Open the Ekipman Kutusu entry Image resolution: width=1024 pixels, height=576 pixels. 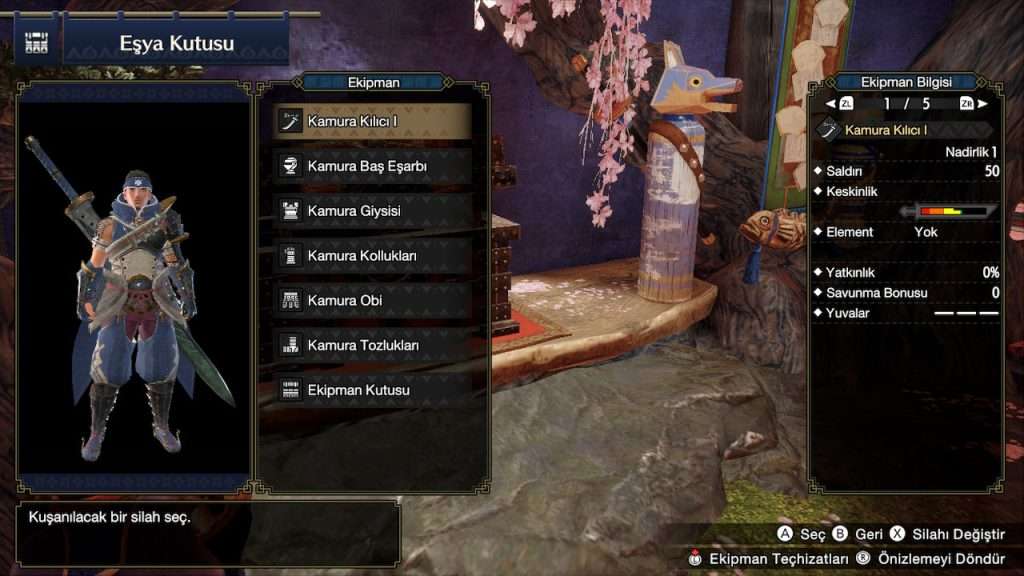coord(371,390)
